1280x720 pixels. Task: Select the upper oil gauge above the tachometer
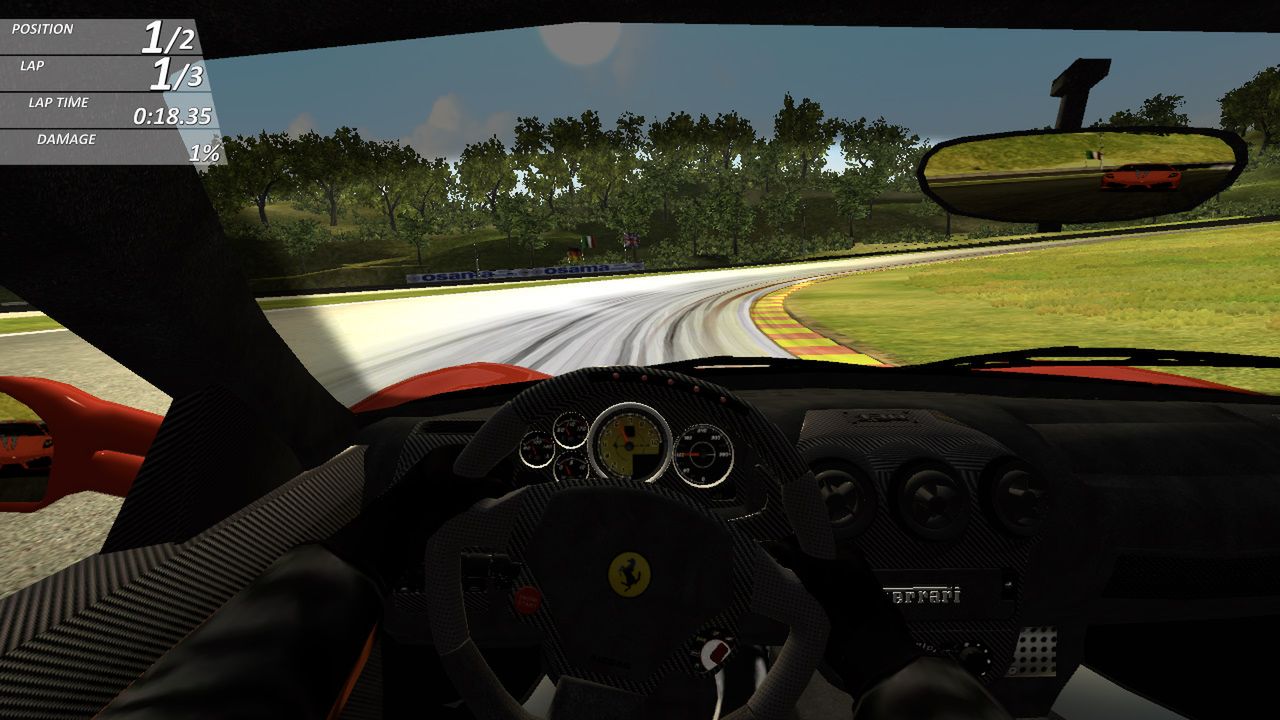[571, 429]
